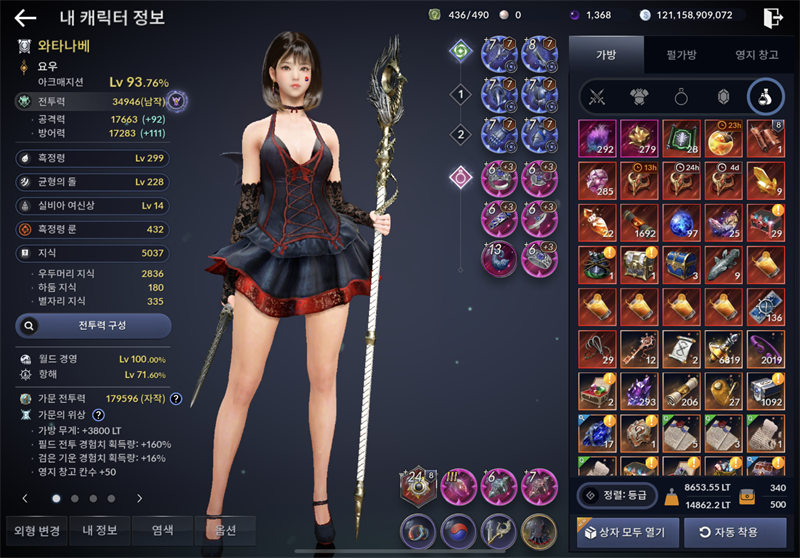Switch to the 펄가방 pearl bag tab
The height and width of the screenshot is (558, 800).
676,55
